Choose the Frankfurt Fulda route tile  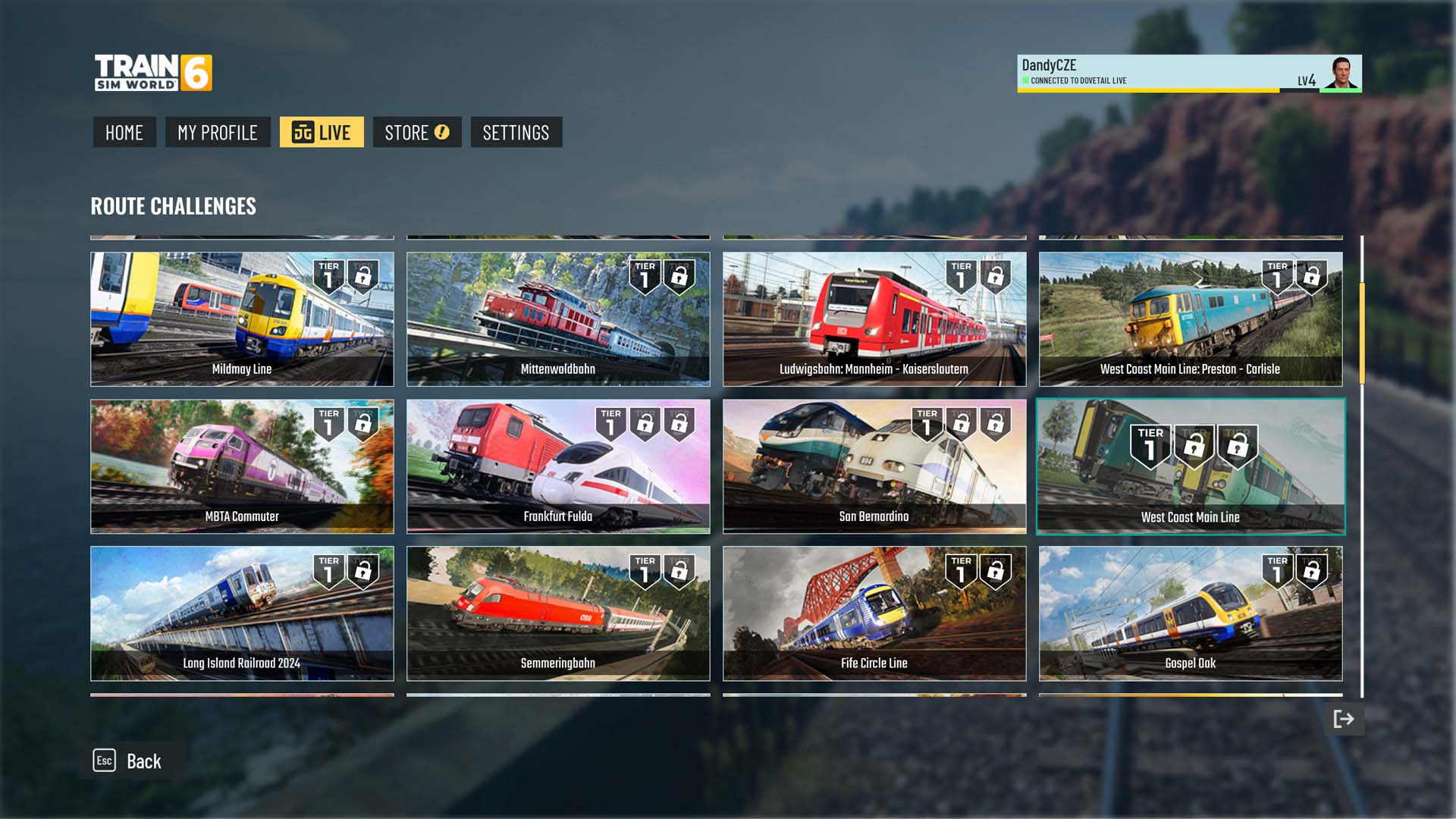[558, 466]
